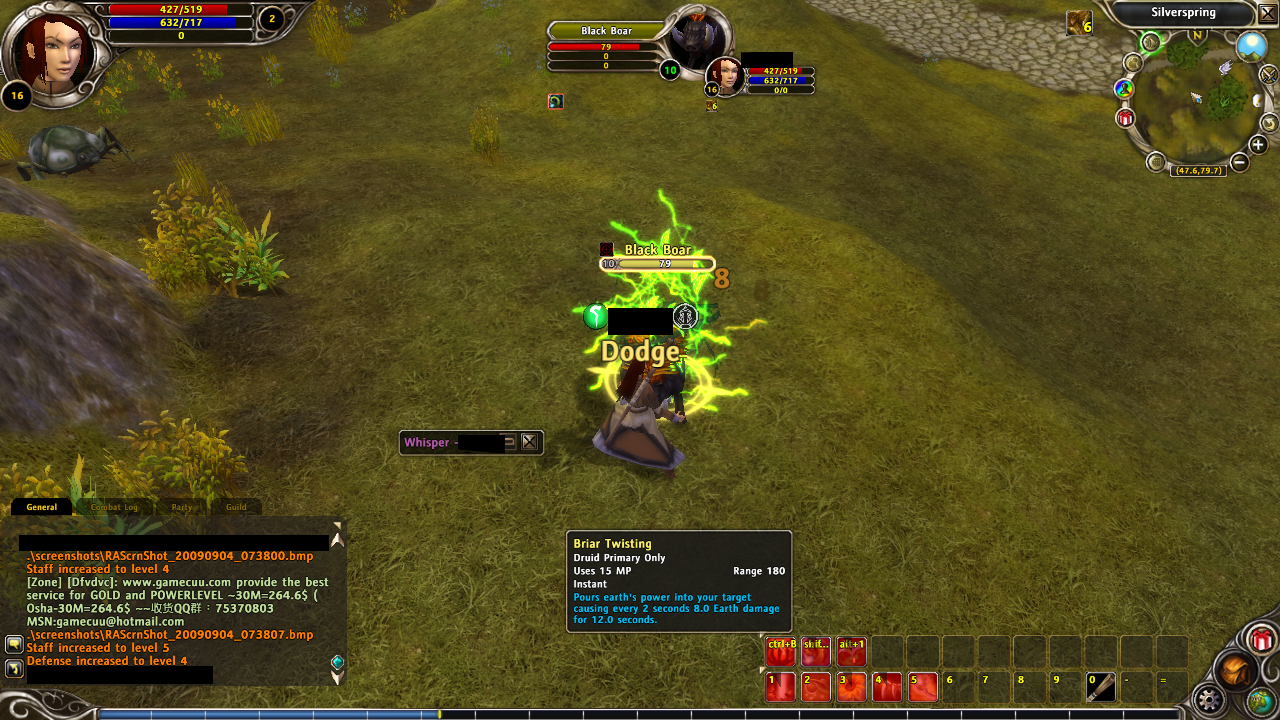
Task: Click the yellow speech bubble chat button
Action: coord(14,644)
